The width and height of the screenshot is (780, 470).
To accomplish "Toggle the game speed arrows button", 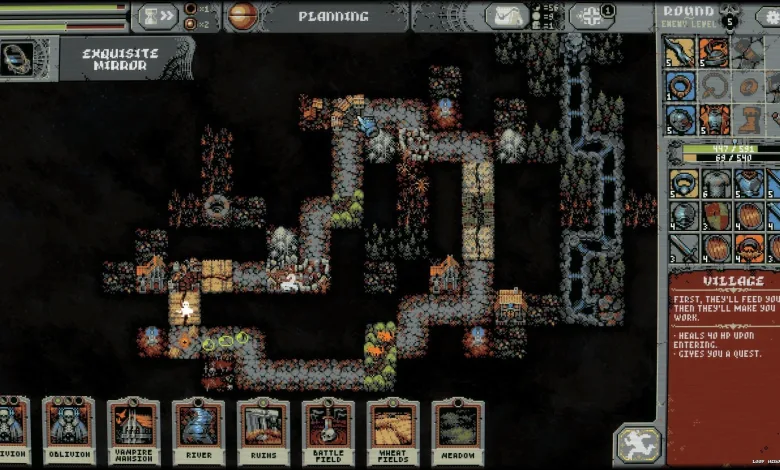I will (x=157, y=16).
